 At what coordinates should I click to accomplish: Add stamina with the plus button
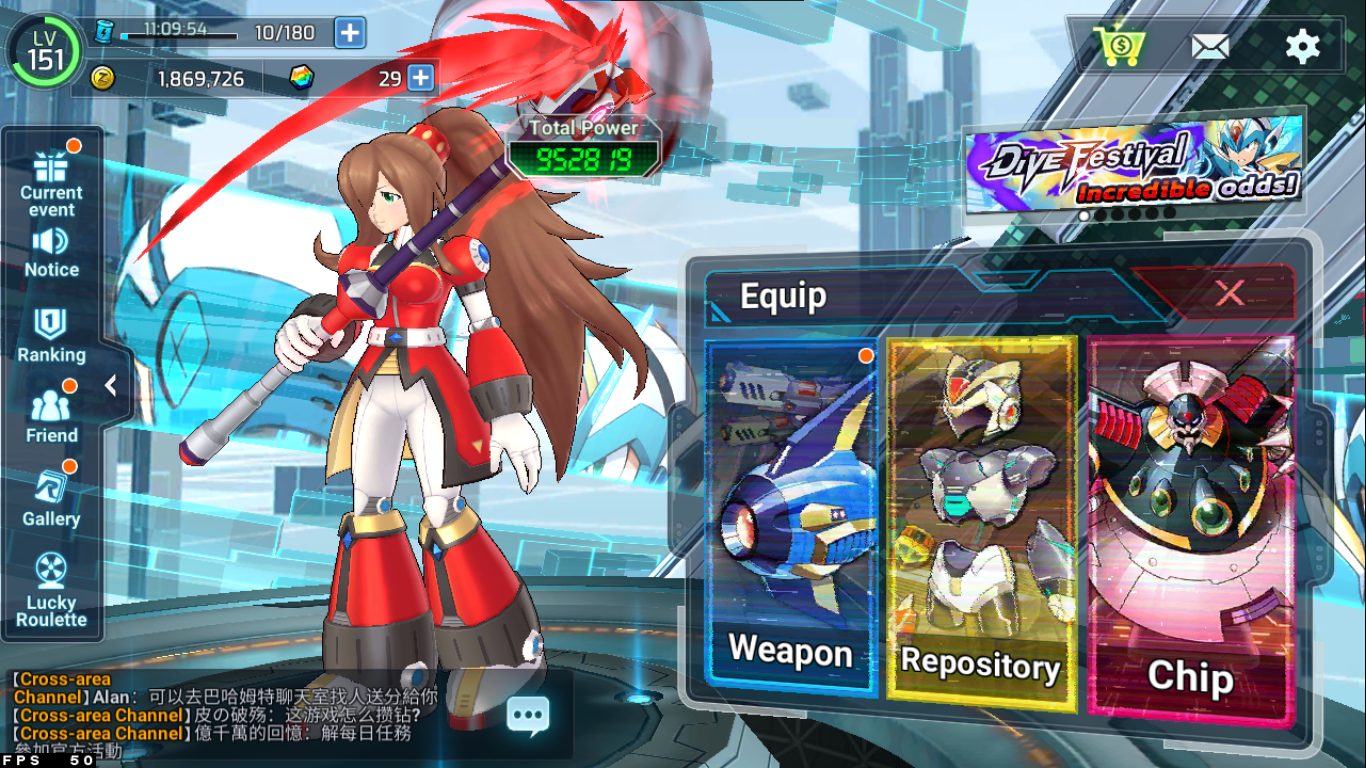[349, 33]
